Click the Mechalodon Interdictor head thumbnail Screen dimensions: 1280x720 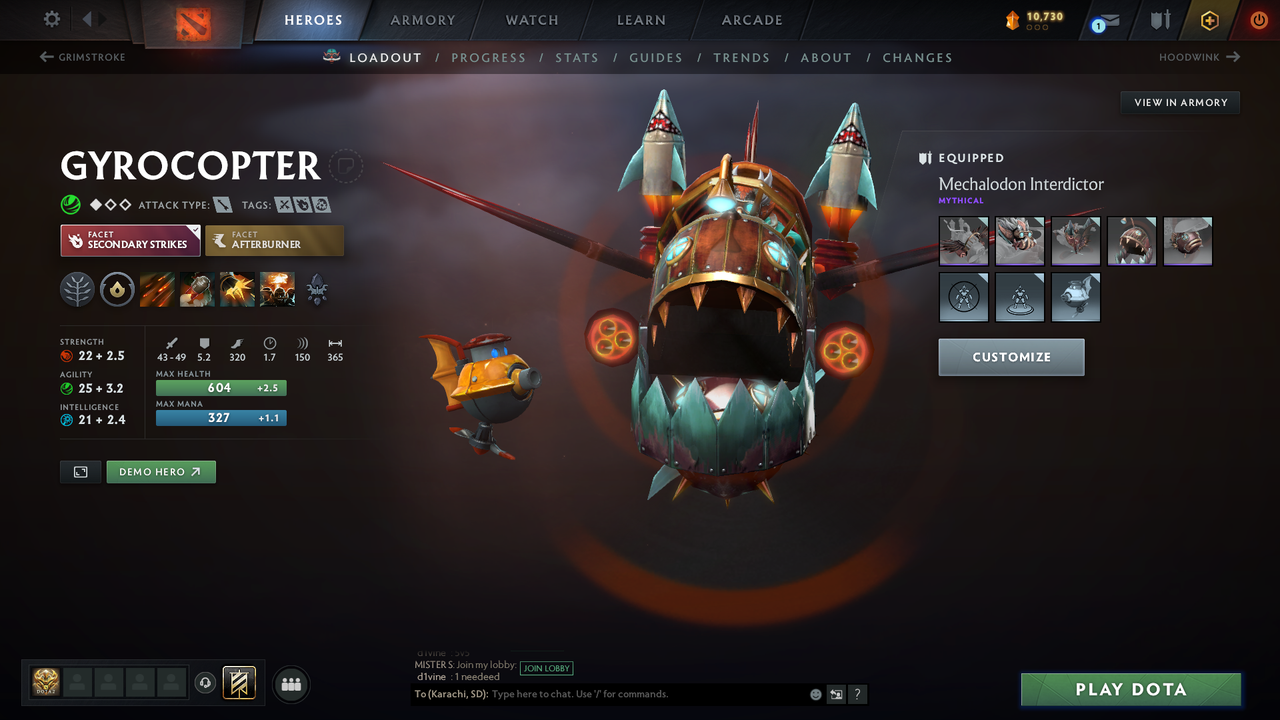[1132, 241]
